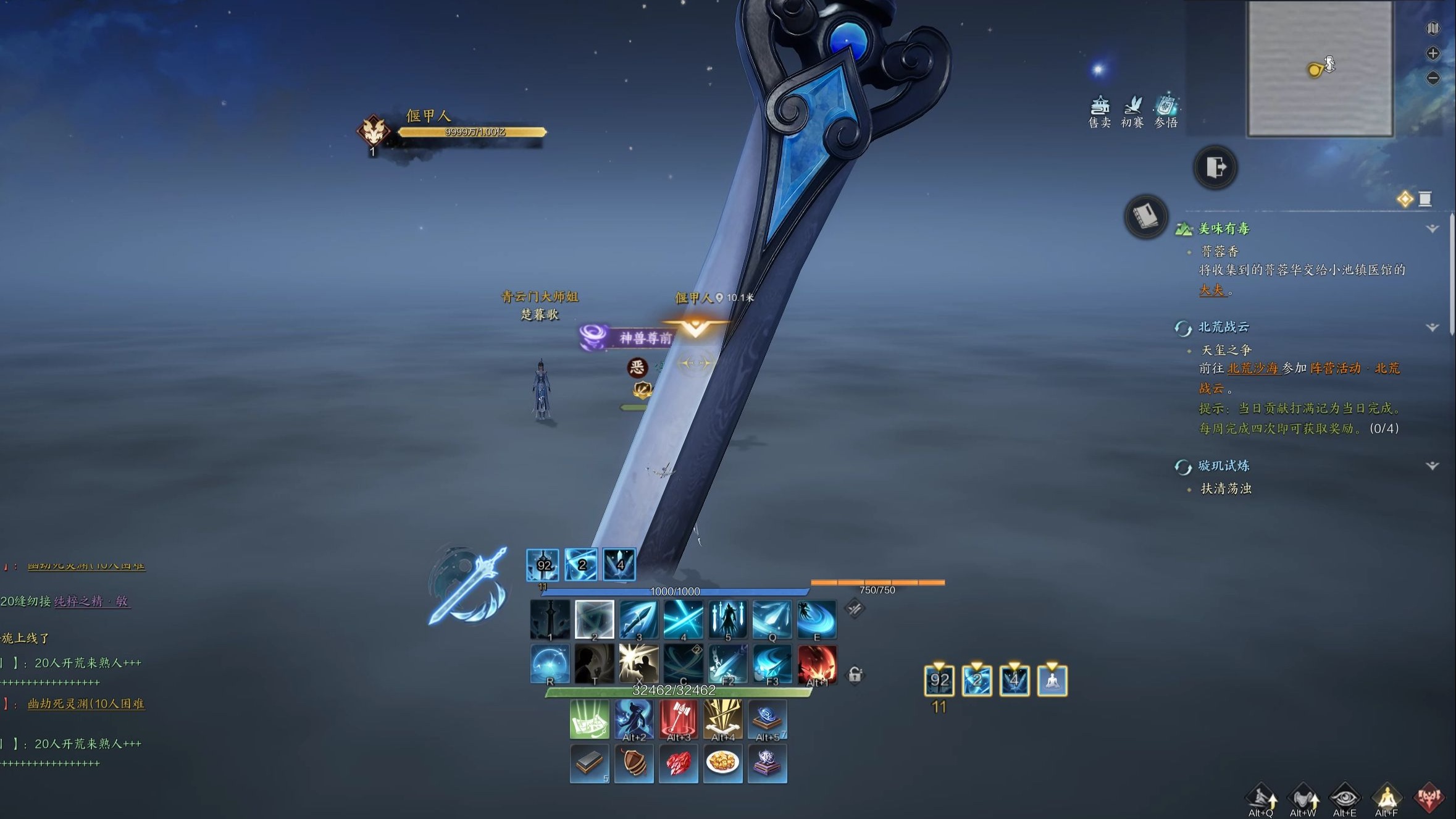Follow the 北荒沙海 quest link

point(1252,369)
